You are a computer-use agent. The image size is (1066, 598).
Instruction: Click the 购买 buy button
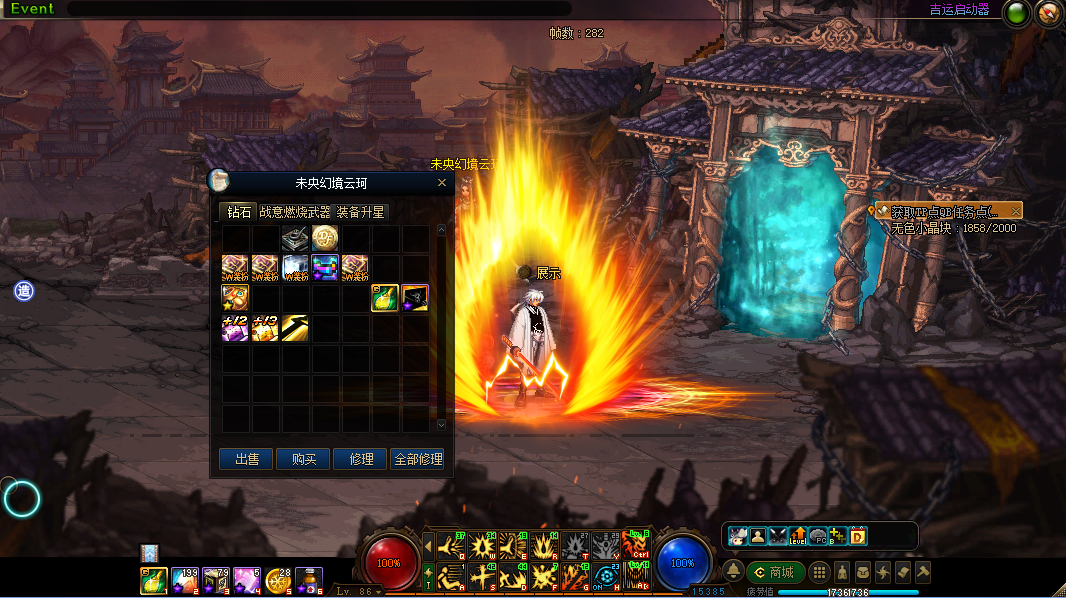coord(303,459)
